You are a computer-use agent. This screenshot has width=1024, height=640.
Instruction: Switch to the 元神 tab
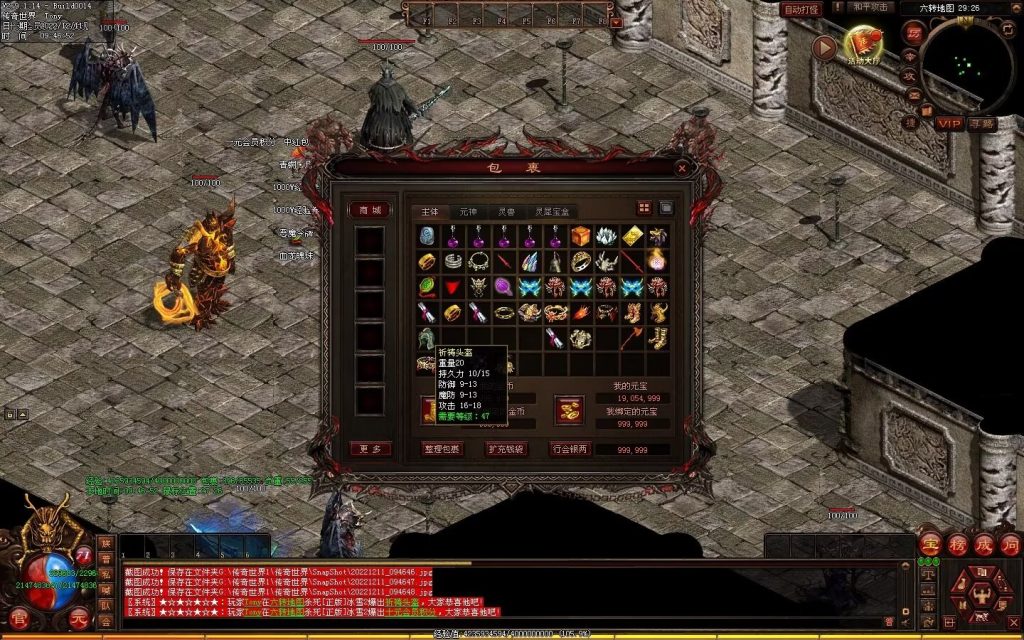pyautogui.click(x=468, y=212)
